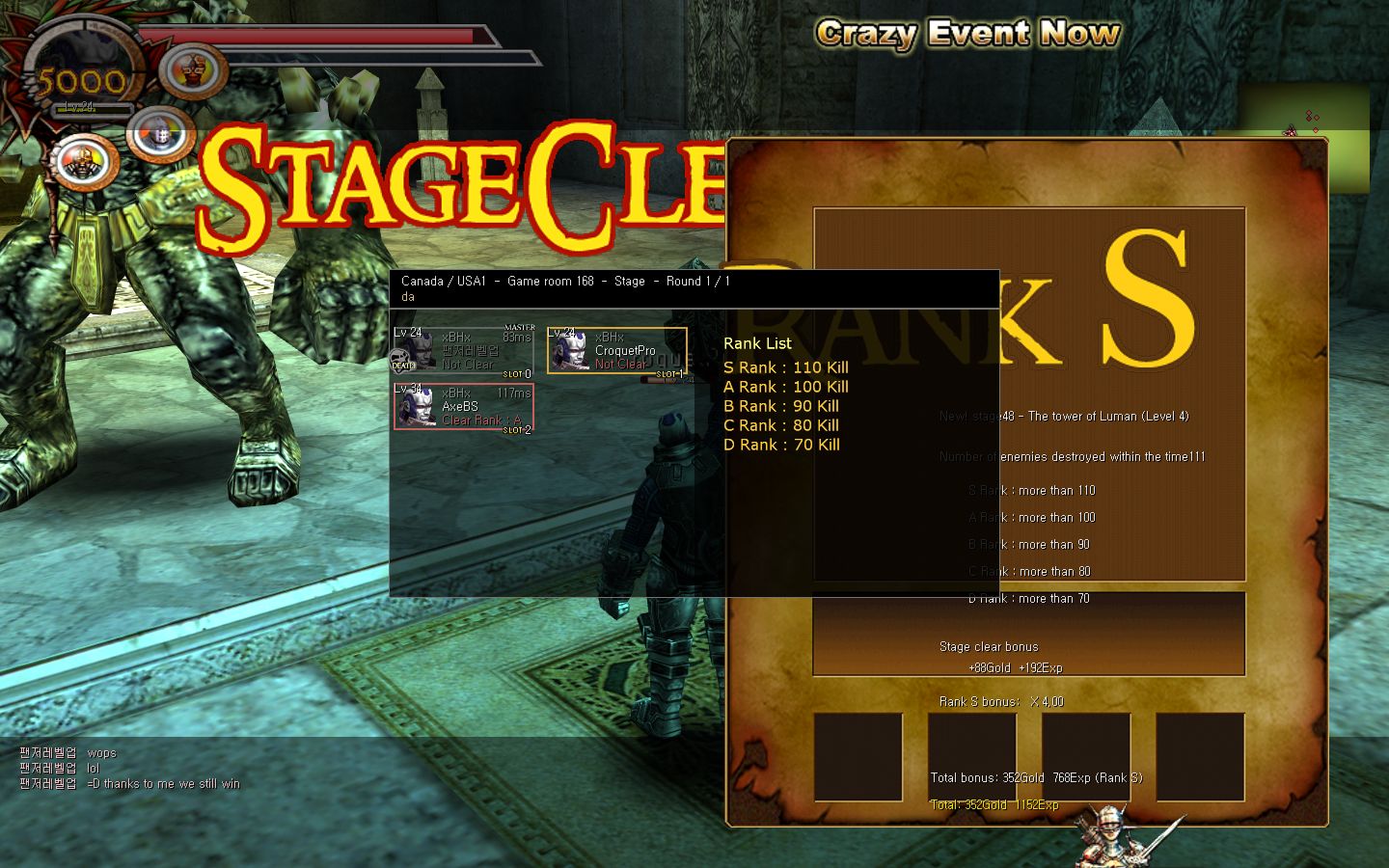The image size is (1389, 868).
Task: Select the room master player with the death icon
Action: point(462,350)
